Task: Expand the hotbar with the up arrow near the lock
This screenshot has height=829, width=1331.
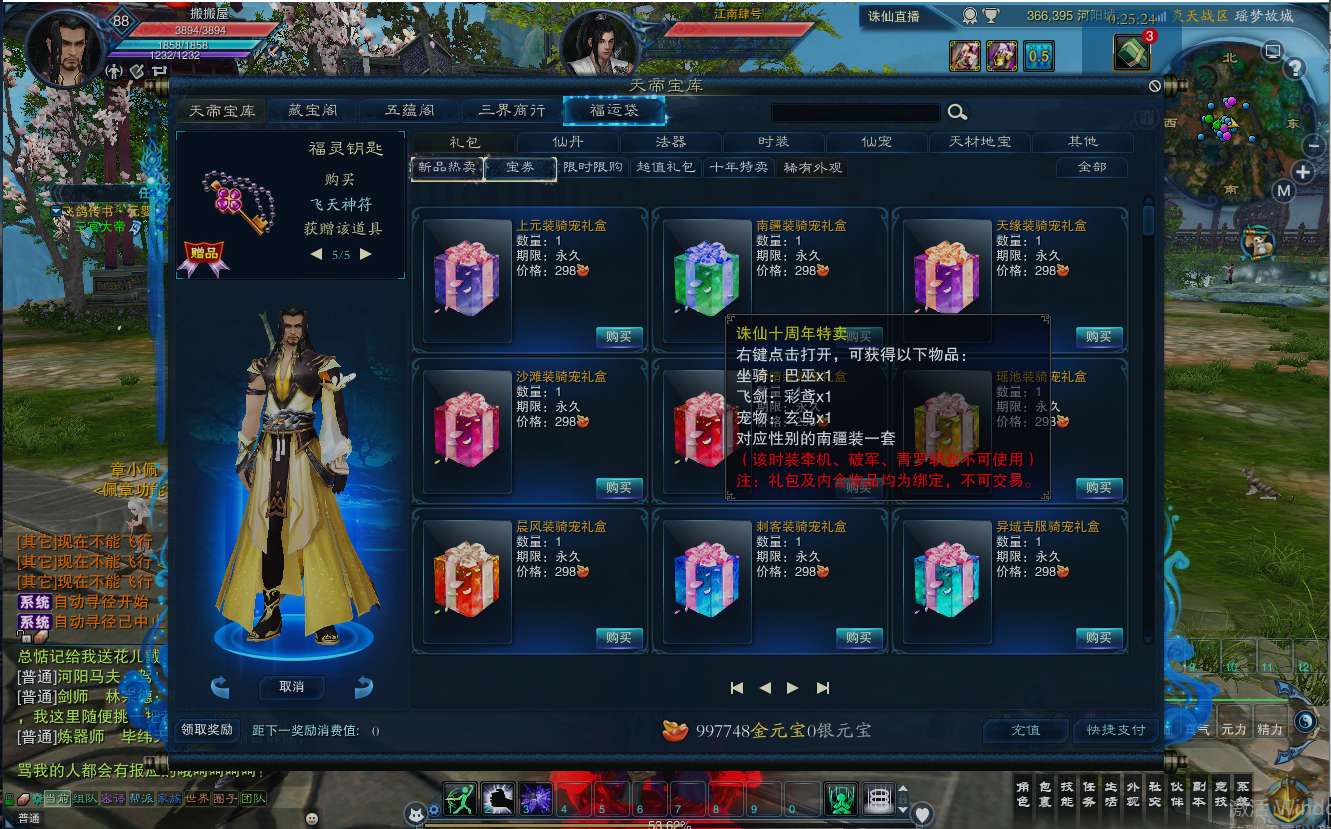Action: [x=903, y=789]
